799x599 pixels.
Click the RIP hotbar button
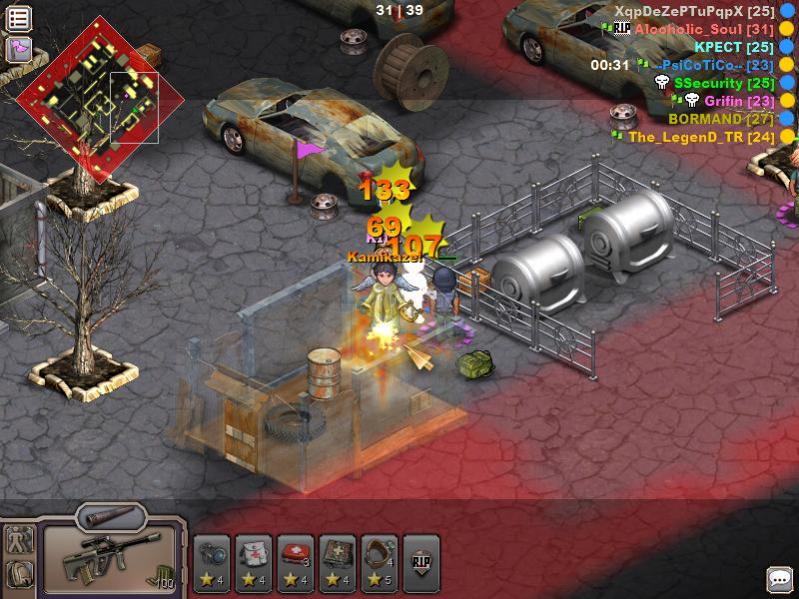tap(421, 563)
